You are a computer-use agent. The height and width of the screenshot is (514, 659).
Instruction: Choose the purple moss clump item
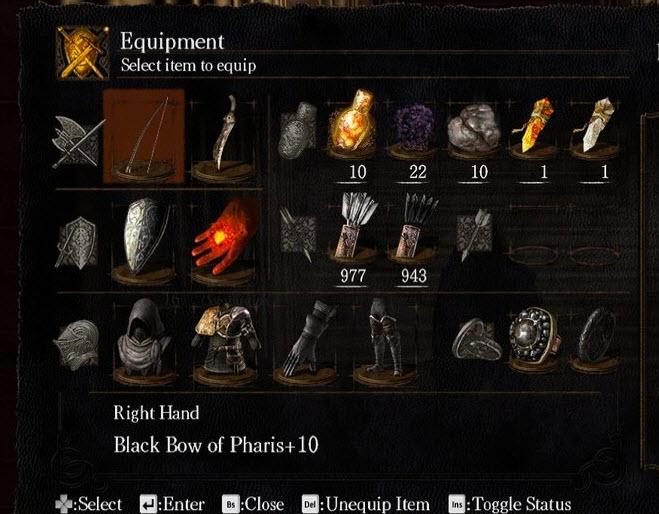[x=417, y=128]
